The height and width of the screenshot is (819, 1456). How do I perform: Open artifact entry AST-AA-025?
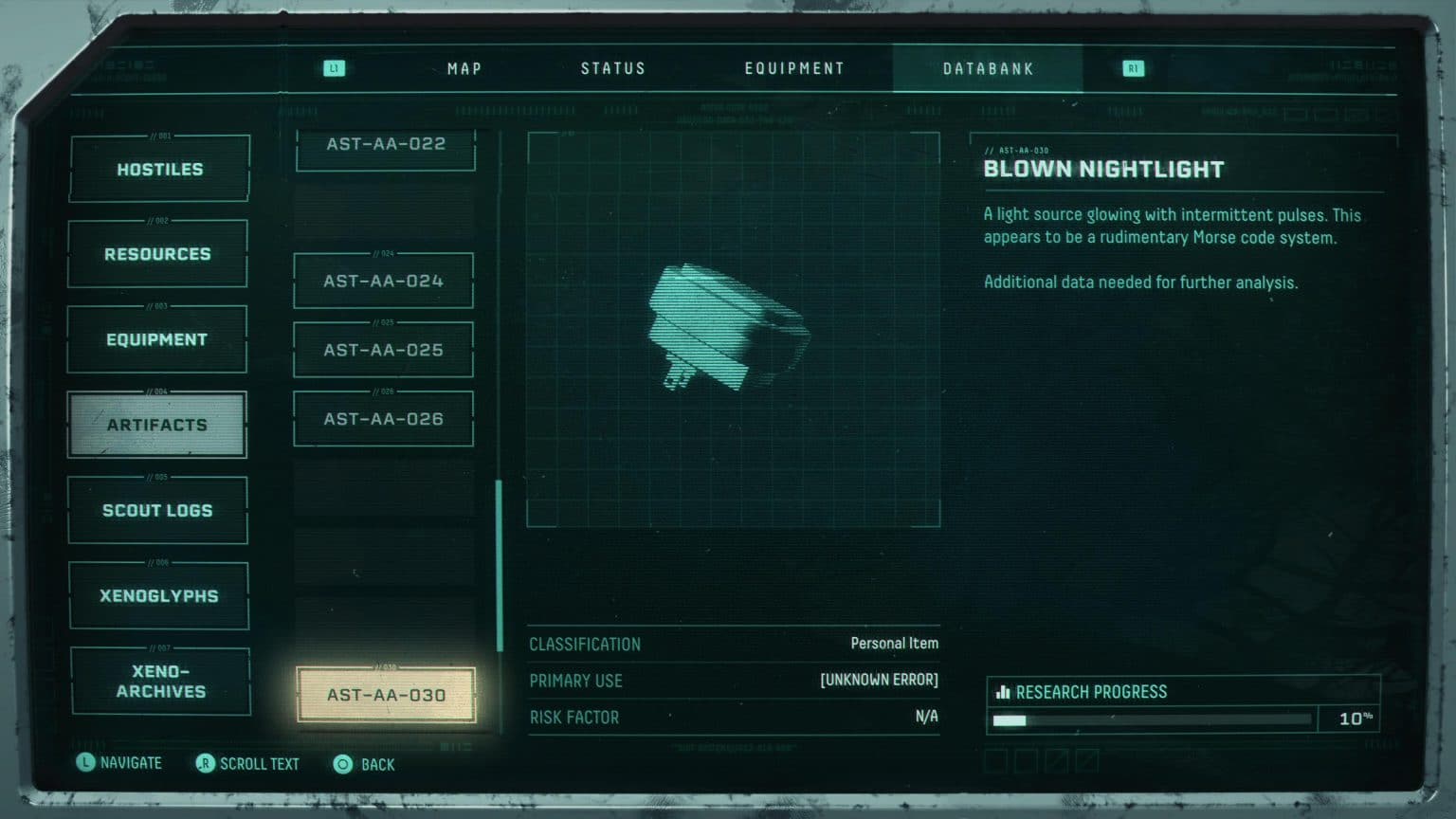pos(383,350)
